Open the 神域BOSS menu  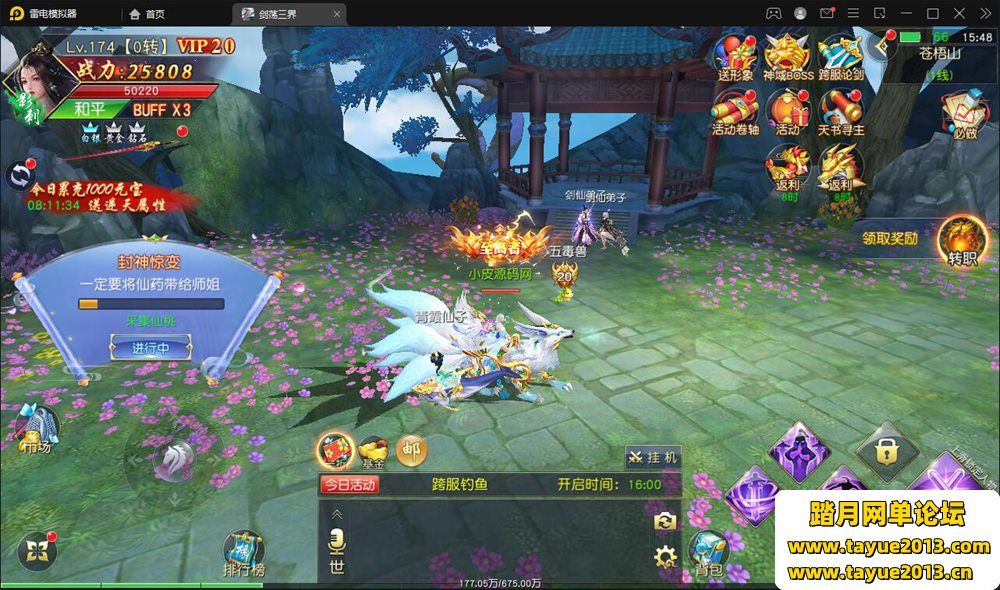point(788,55)
